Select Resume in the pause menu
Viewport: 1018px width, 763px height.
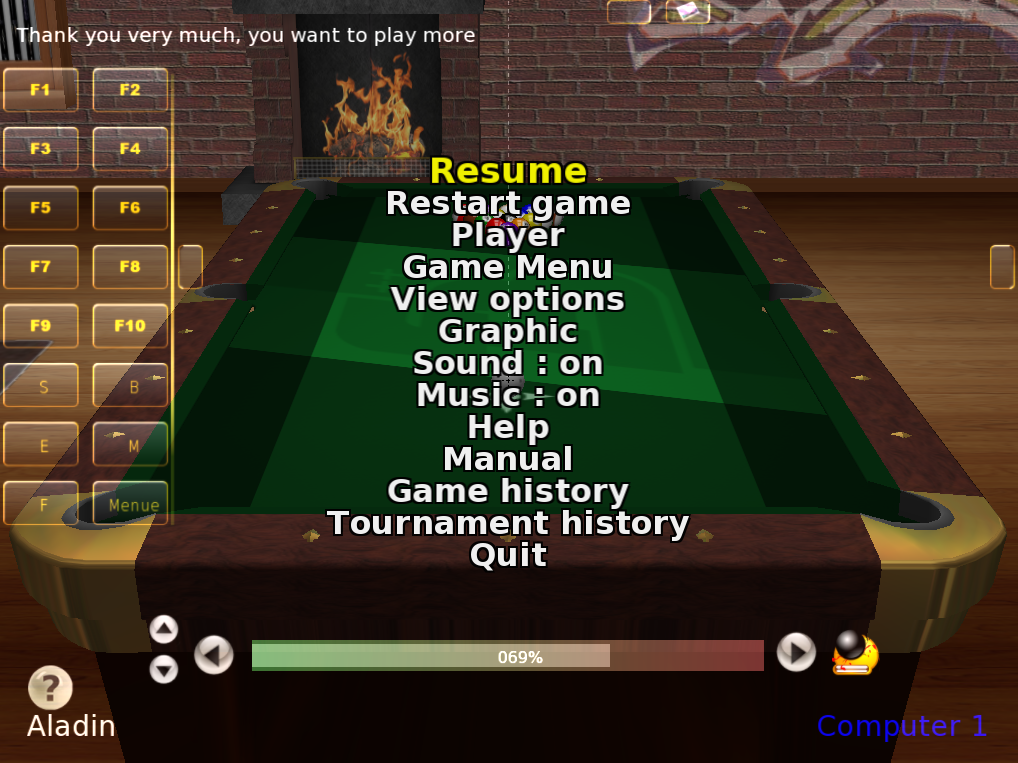coord(508,171)
